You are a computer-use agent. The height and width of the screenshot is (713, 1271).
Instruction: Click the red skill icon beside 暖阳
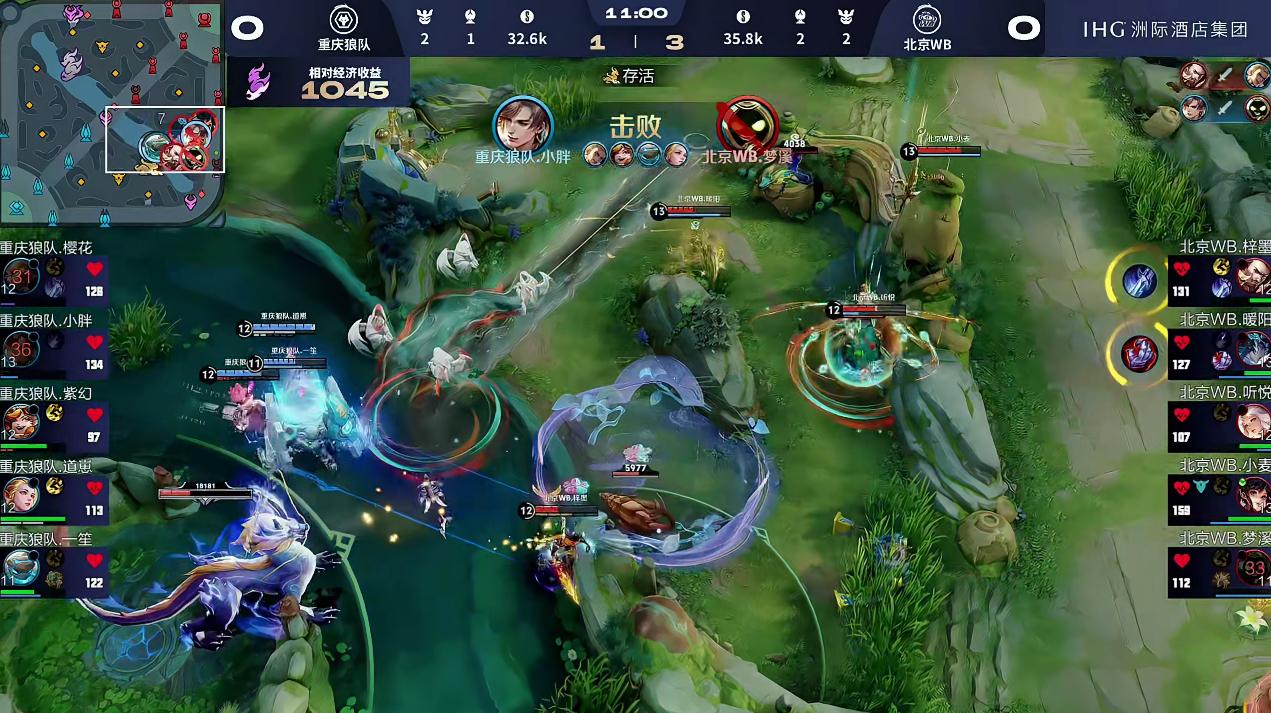1139,353
